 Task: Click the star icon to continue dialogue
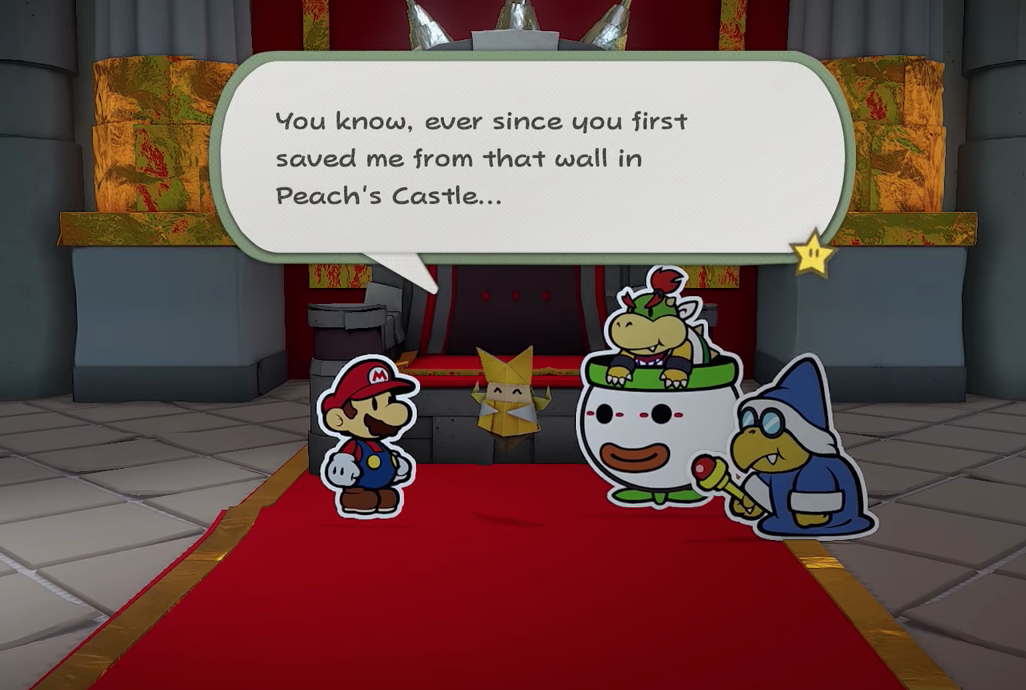[813, 254]
